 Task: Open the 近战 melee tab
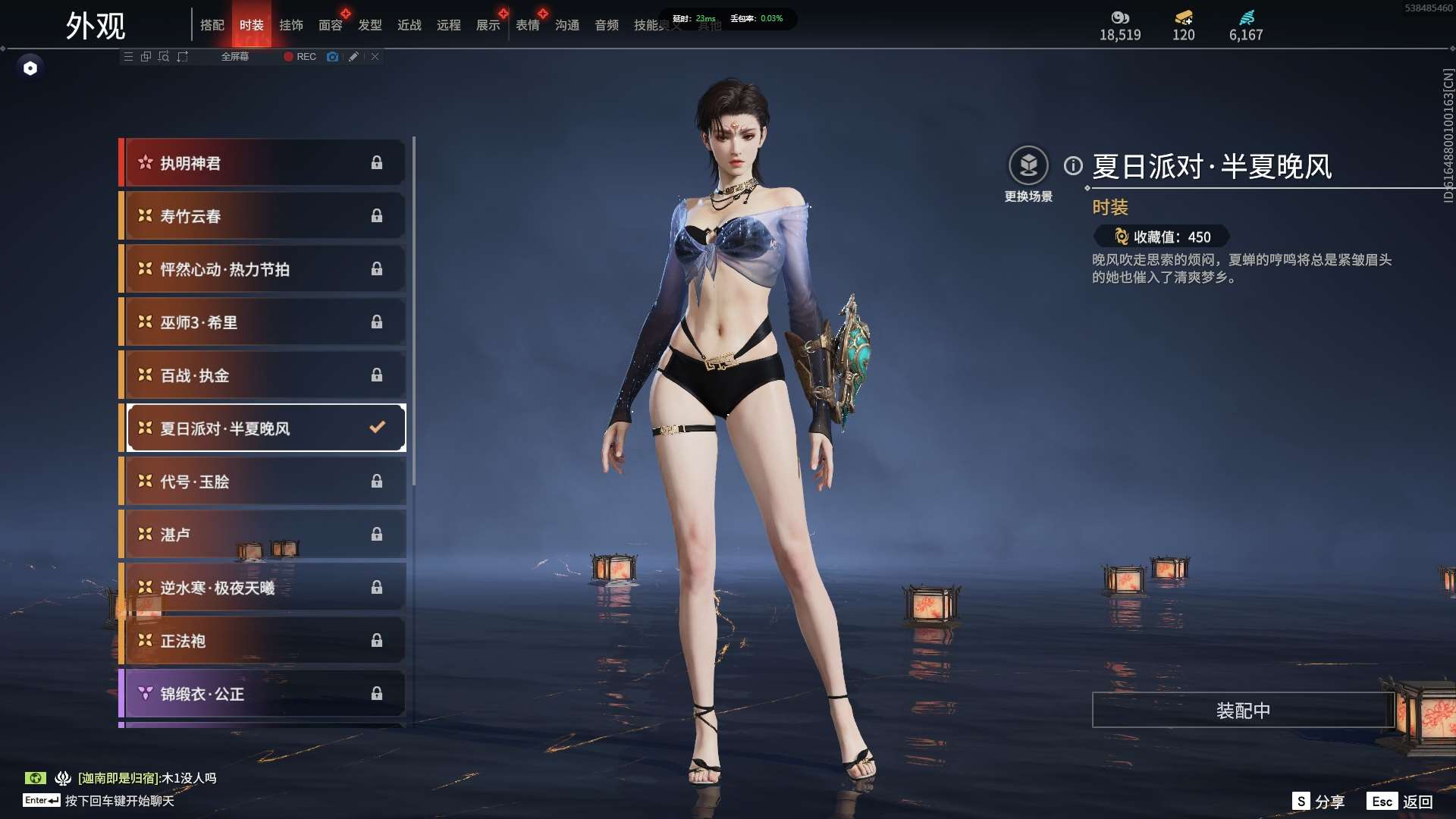(x=409, y=25)
